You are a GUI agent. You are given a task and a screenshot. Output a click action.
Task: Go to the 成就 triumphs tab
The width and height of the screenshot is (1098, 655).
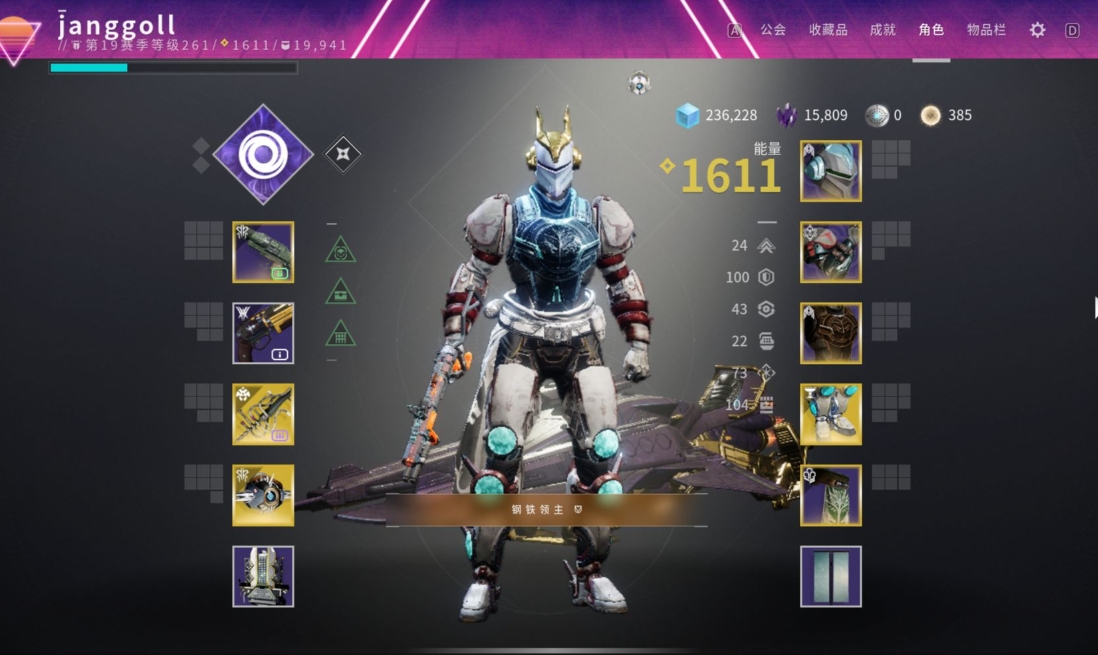883,30
